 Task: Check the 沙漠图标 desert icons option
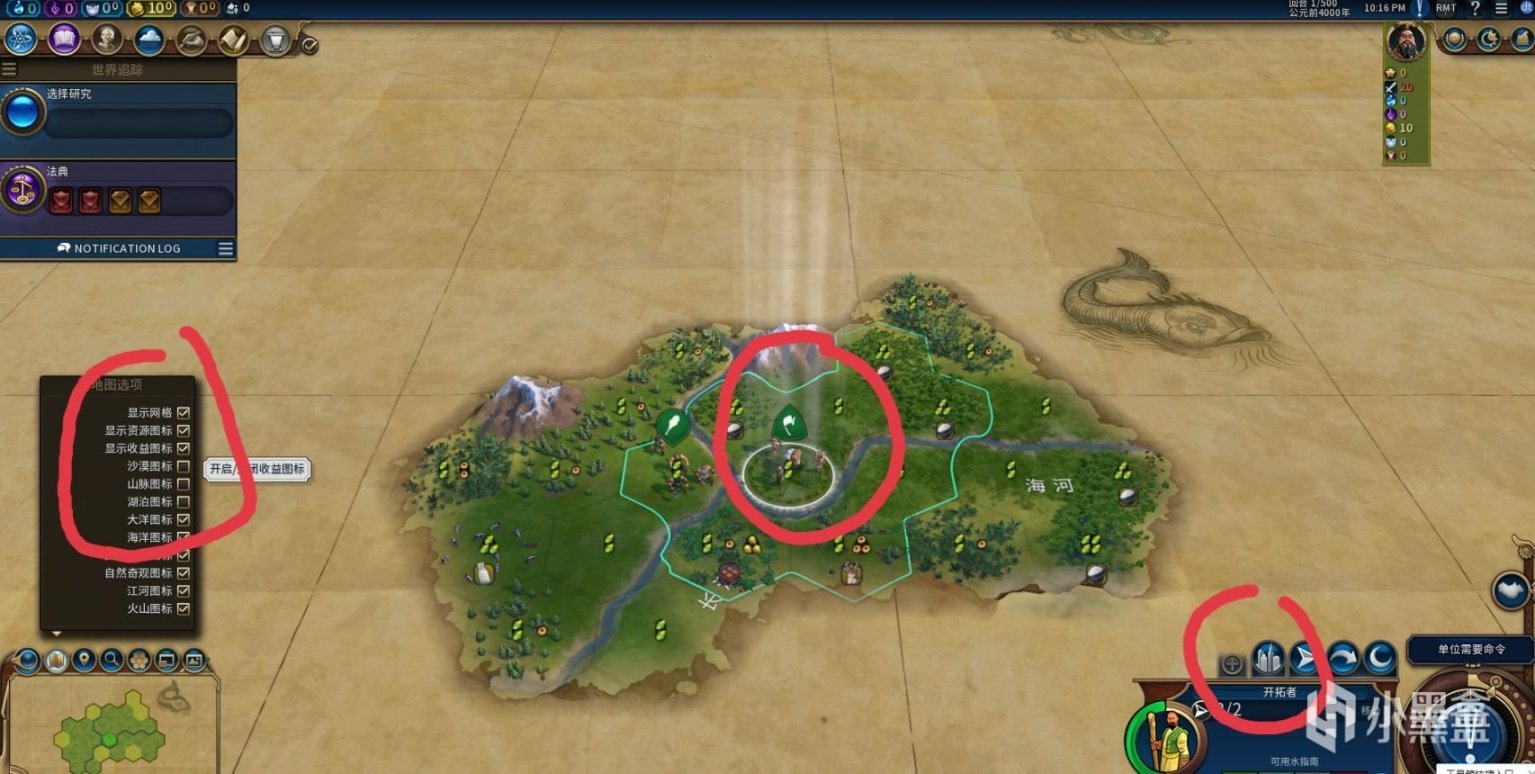(184, 465)
